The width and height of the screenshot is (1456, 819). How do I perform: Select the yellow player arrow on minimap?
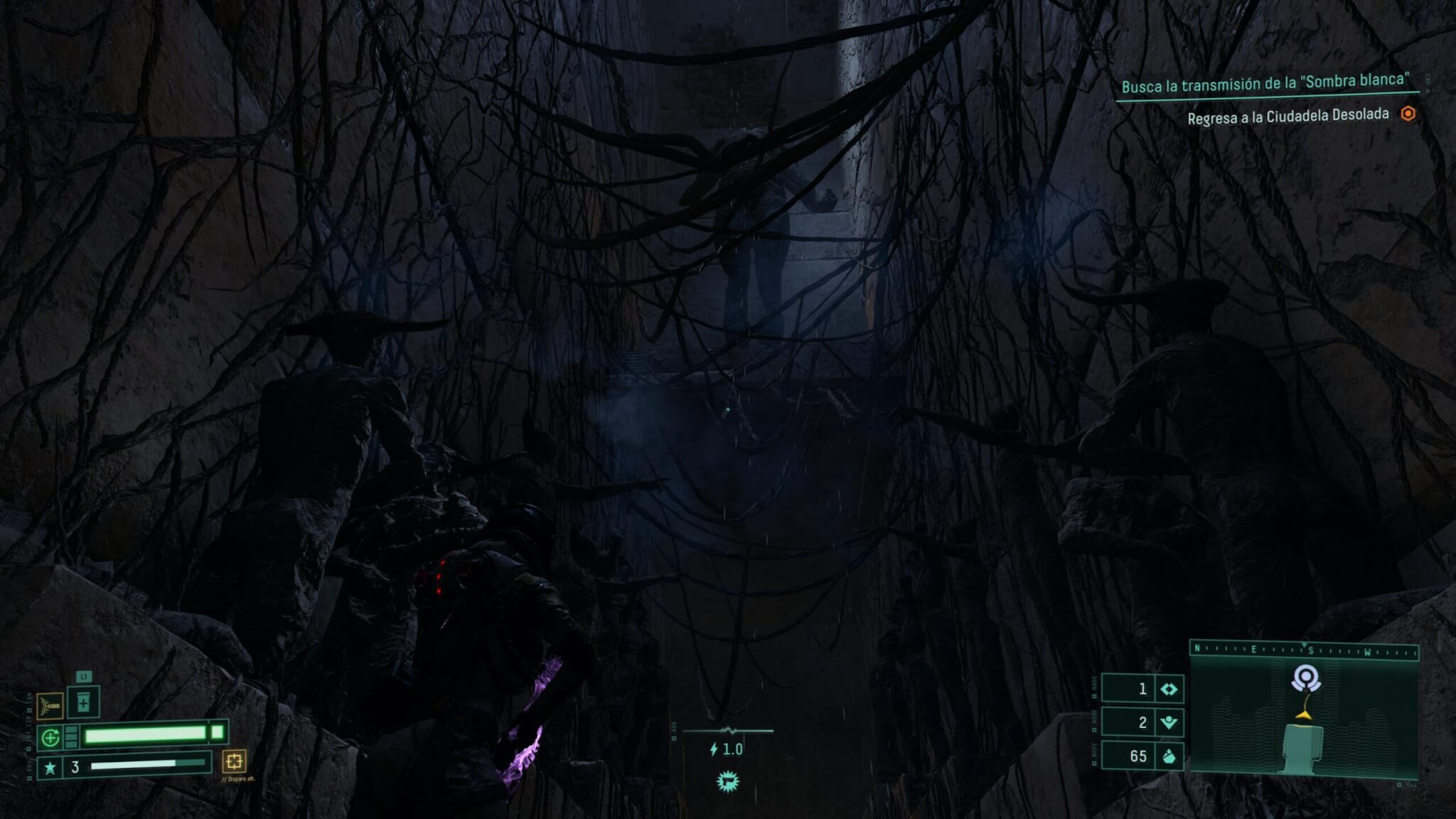coord(1302,714)
